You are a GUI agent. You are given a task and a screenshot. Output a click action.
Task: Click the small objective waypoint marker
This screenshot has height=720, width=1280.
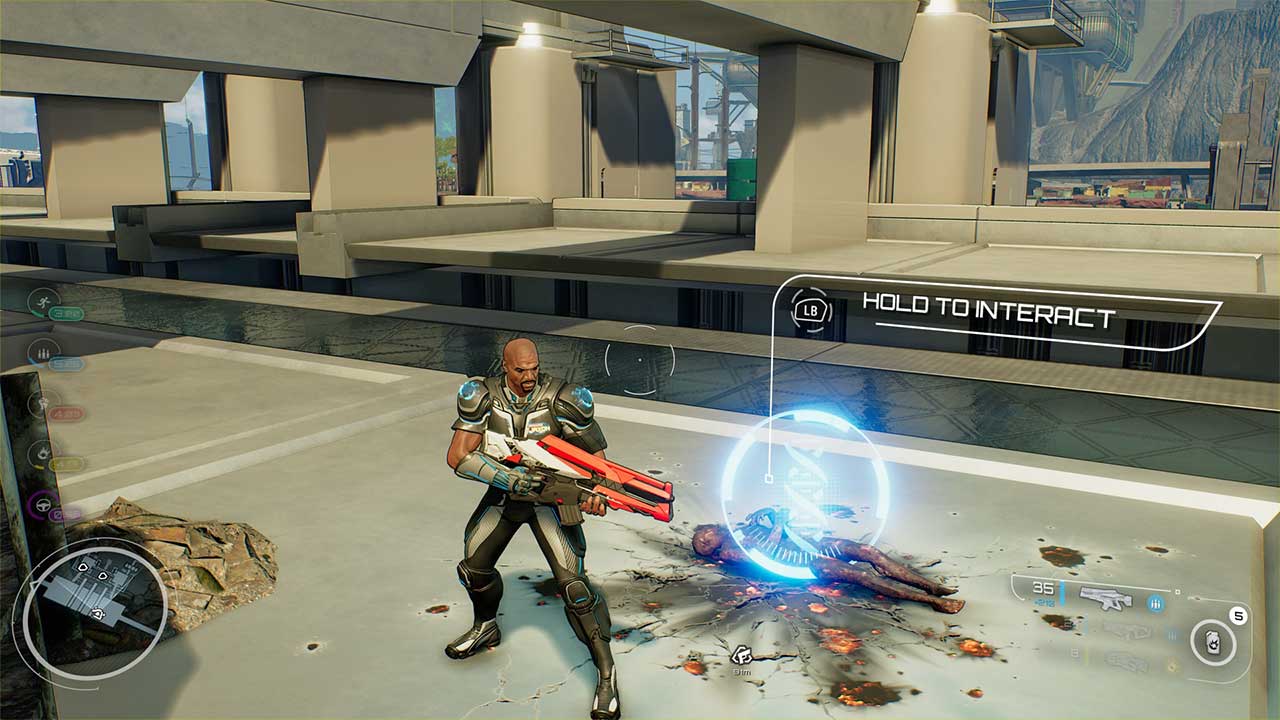coord(741,655)
